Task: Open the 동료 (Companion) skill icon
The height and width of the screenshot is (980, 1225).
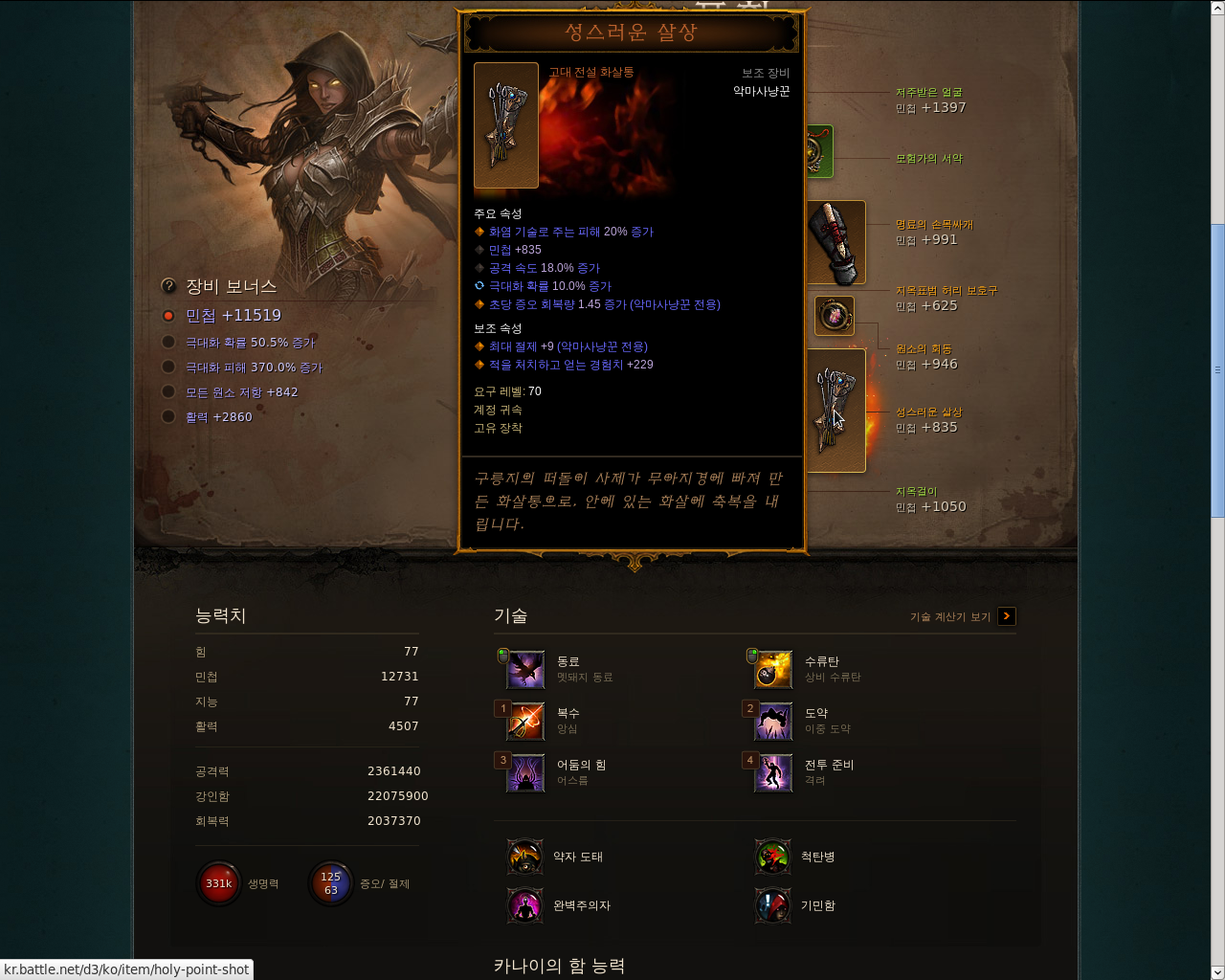Action: pos(524,669)
